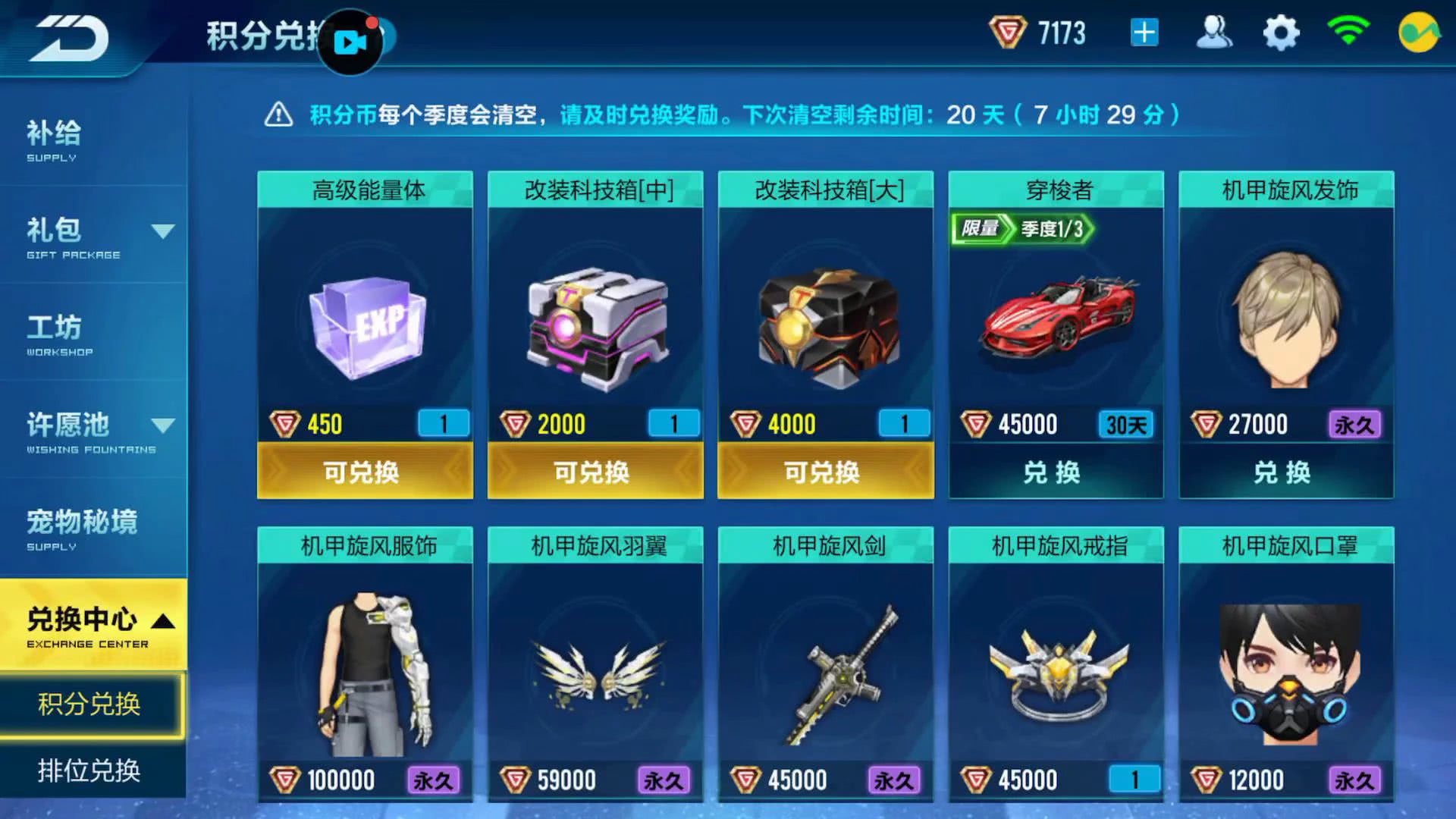Image resolution: width=1456 pixels, height=819 pixels.
Task: Tap the blue plus icon to add point coins
Action: (1143, 33)
